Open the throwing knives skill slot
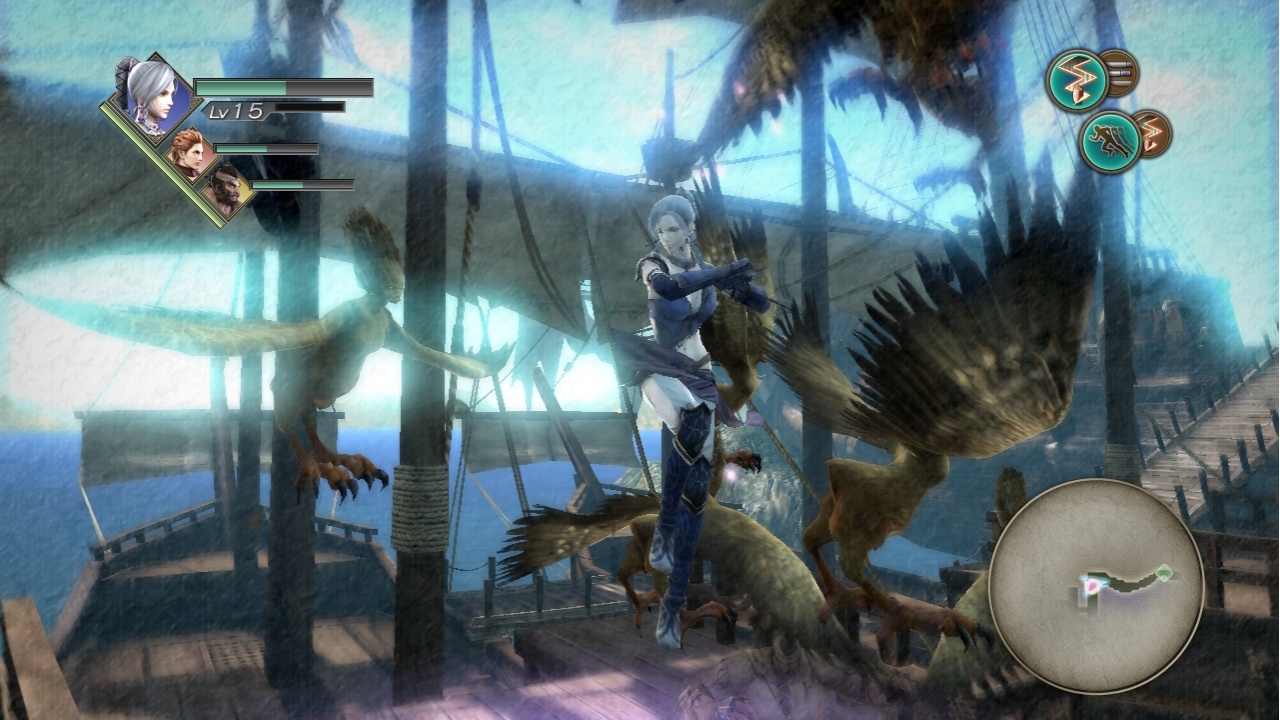1280x720 pixels. point(1120,72)
